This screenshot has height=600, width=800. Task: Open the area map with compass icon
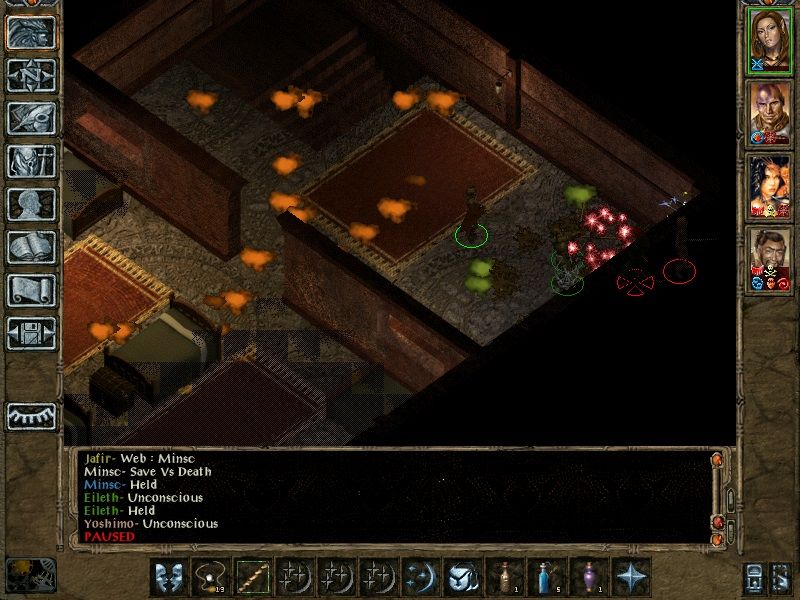31,74
